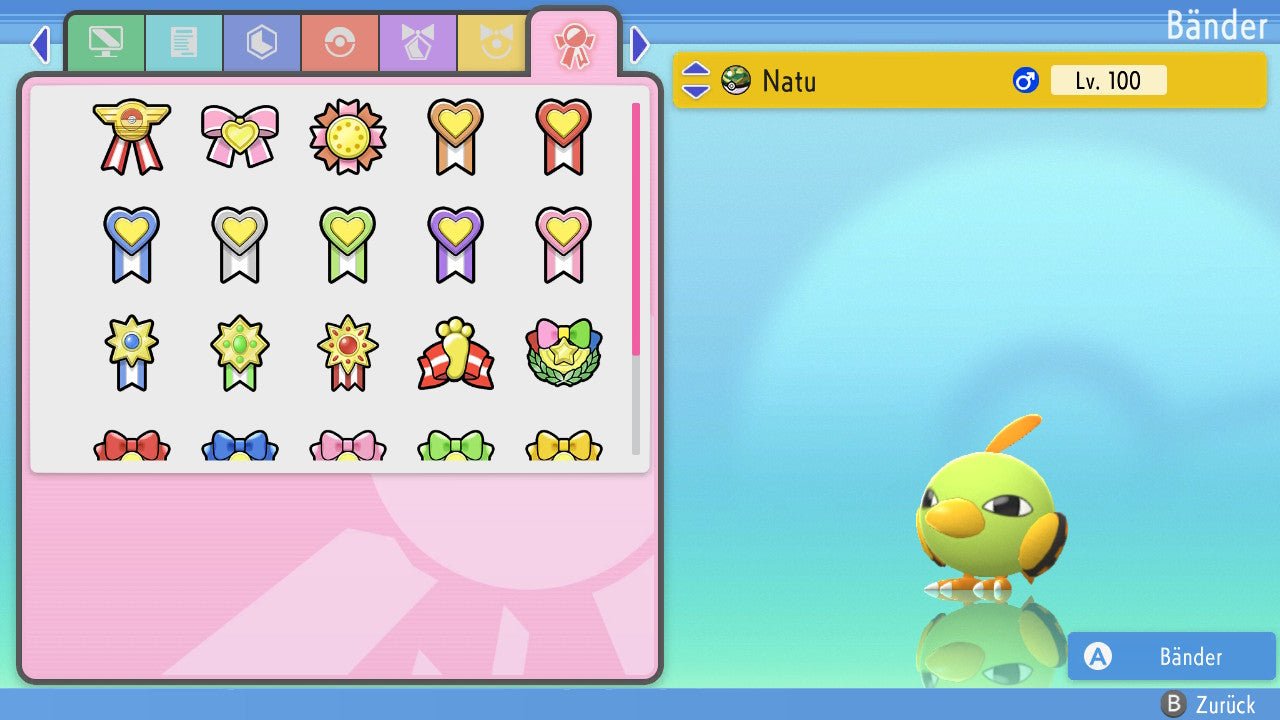Select the orange flower sun ribbon
Viewport: 1280px width, 720px height.
[348, 136]
